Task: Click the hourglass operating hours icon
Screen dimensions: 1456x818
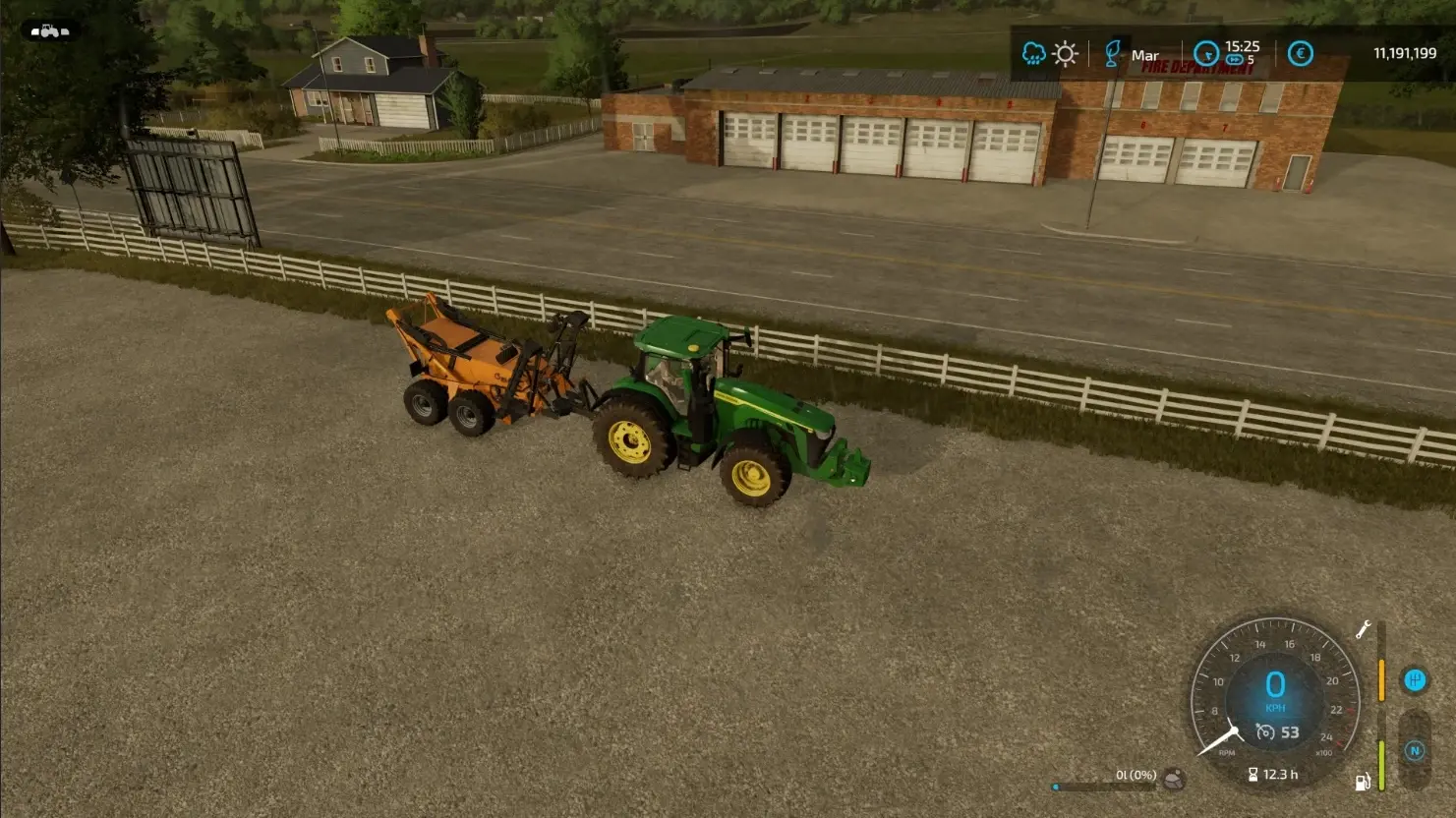Action: pyautogui.click(x=1252, y=774)
